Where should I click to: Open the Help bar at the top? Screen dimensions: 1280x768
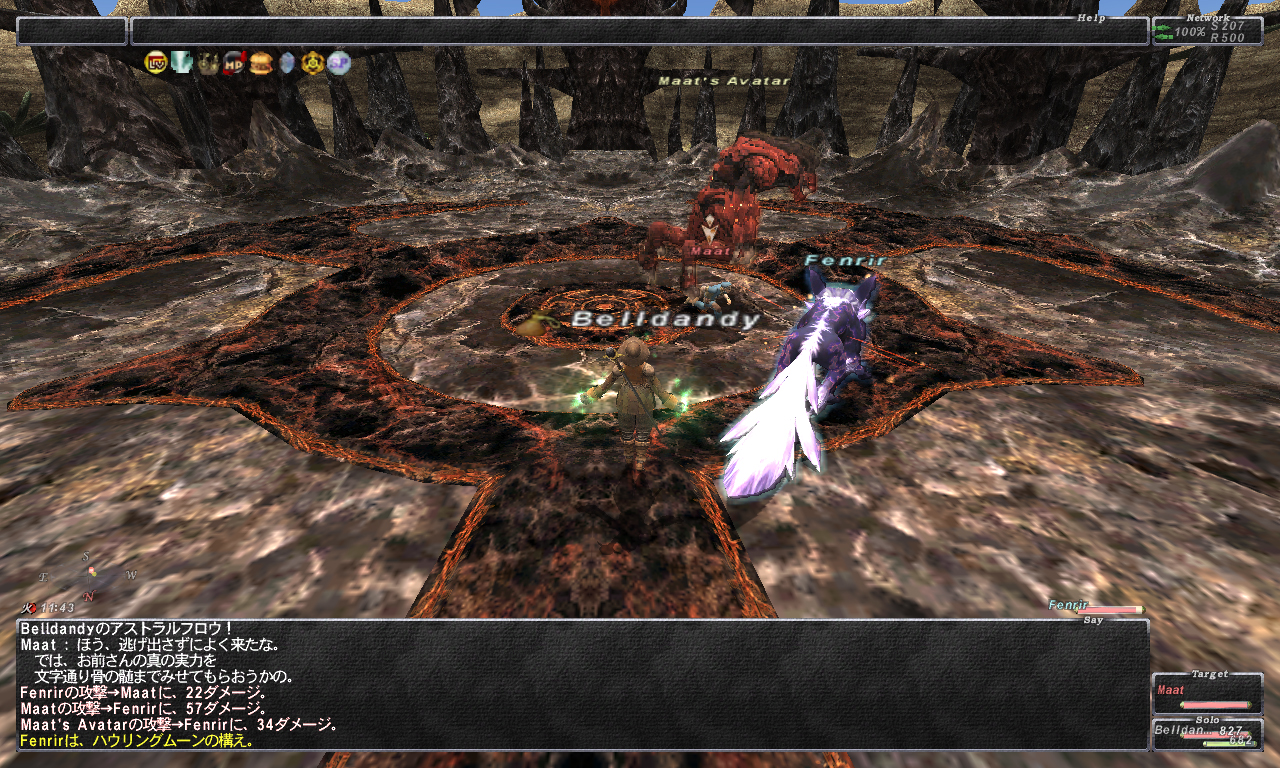(x=639, y=31)
